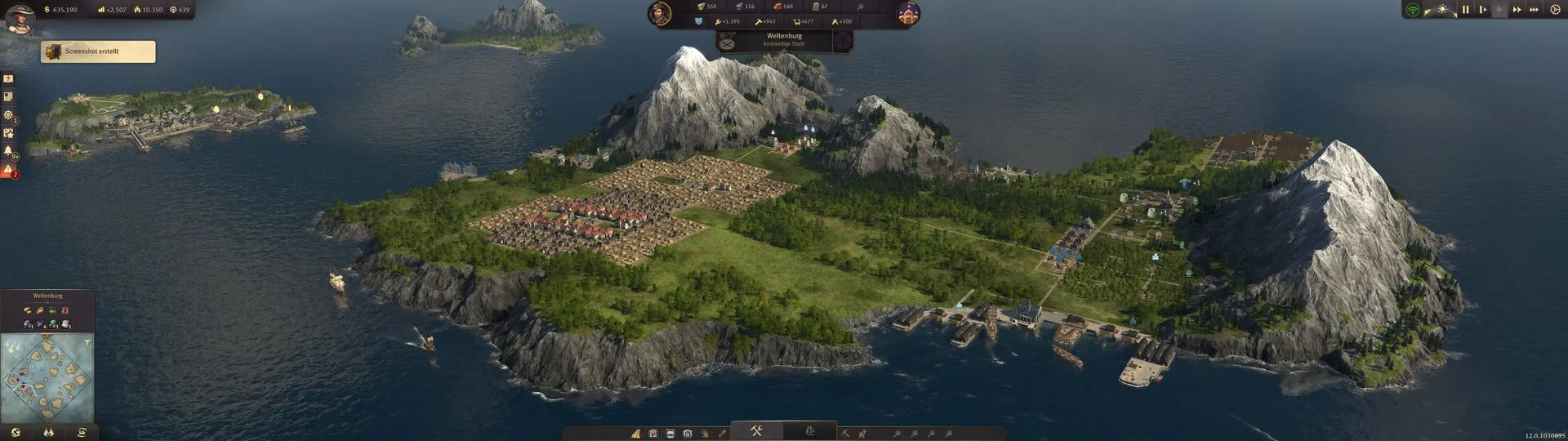Select the pickaxe demolish tool
The image size is (1568, 441).
click(845, 434)
